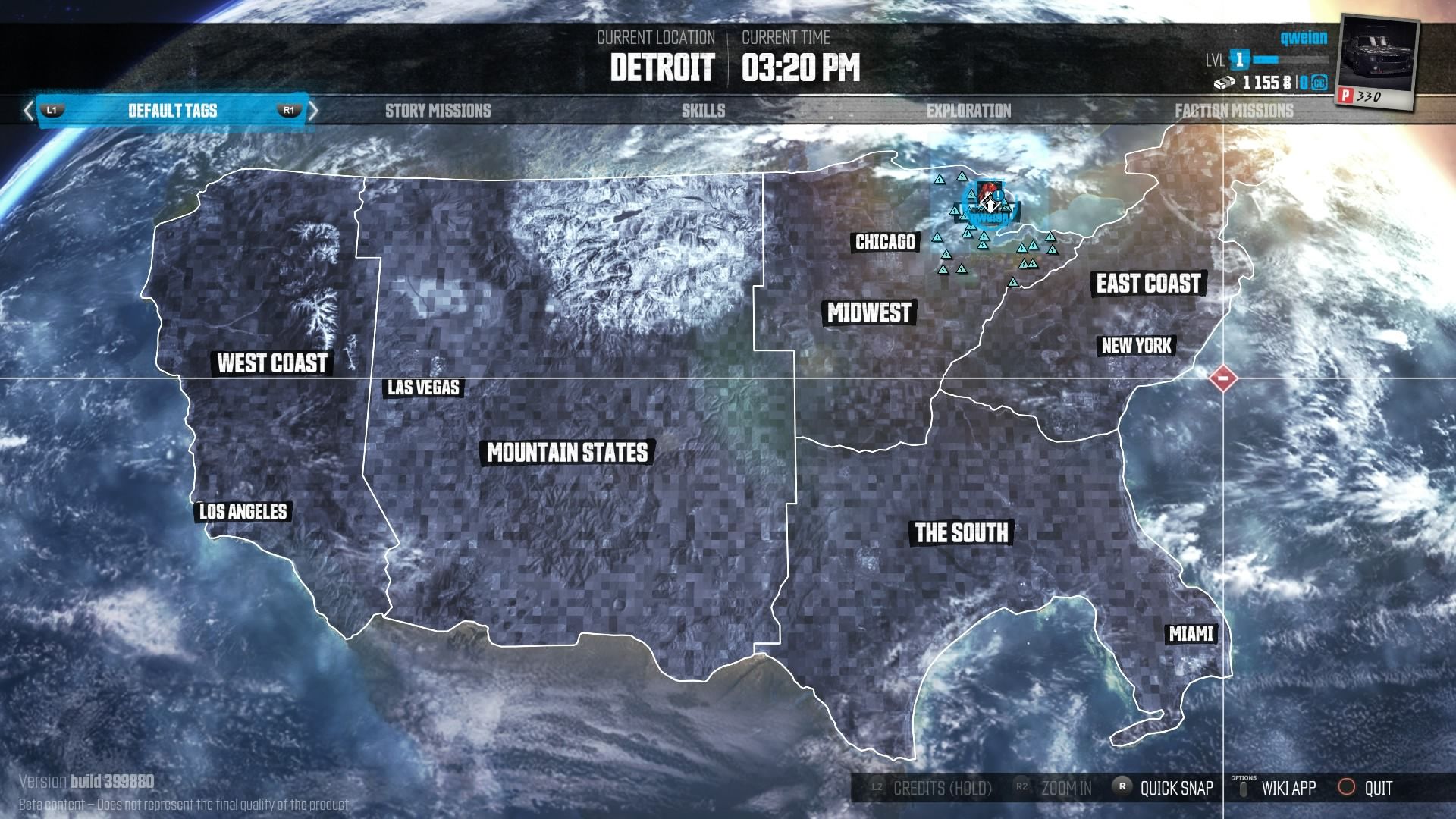The width and height of the screenshot is (1456, 819).
Task: Show the Exploration tab
Action: (x=968, y=111)
